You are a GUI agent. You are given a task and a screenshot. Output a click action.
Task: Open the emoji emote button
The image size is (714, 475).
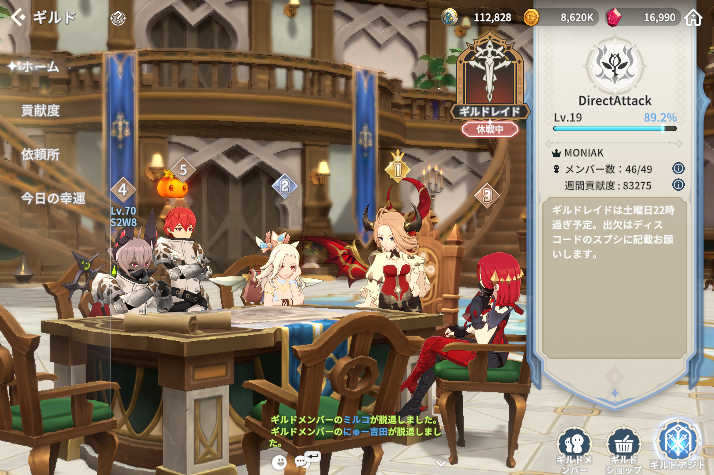[x=279, y=461]
